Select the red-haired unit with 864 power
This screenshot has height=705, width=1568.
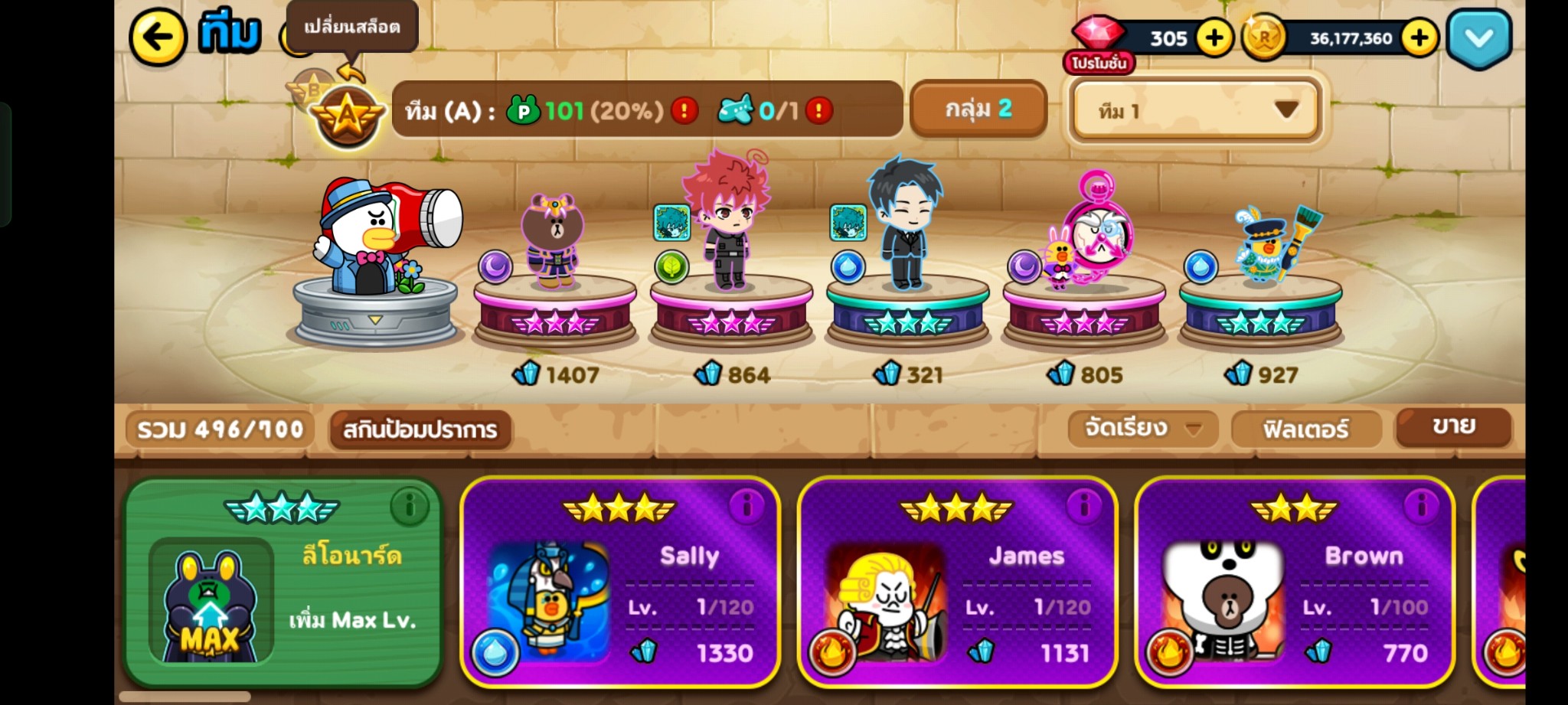pos(730,230)
